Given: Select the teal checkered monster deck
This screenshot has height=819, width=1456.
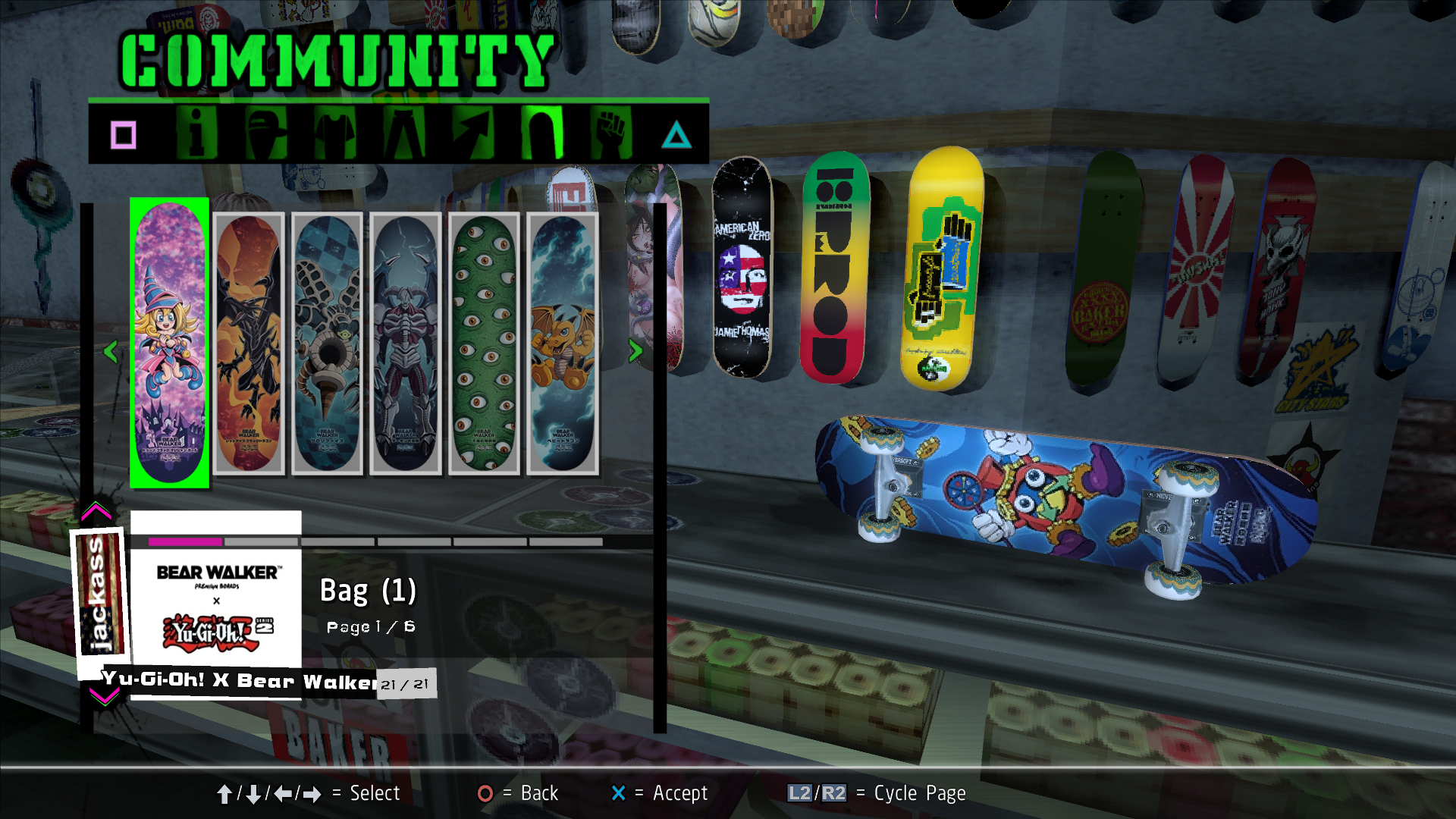Looking at the screenshot, I should point(327,343).
